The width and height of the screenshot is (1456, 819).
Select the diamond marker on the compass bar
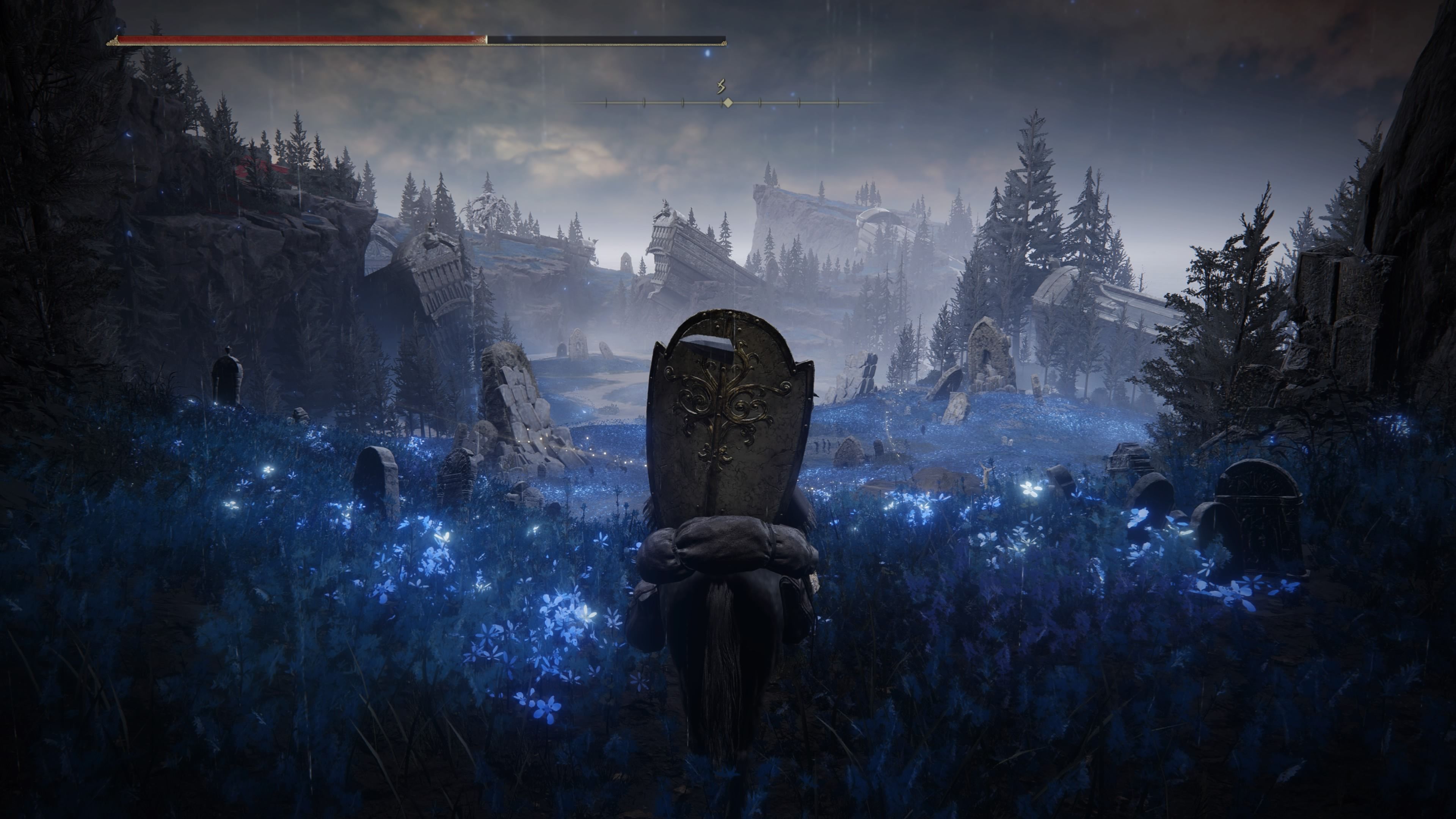point(728,102)
